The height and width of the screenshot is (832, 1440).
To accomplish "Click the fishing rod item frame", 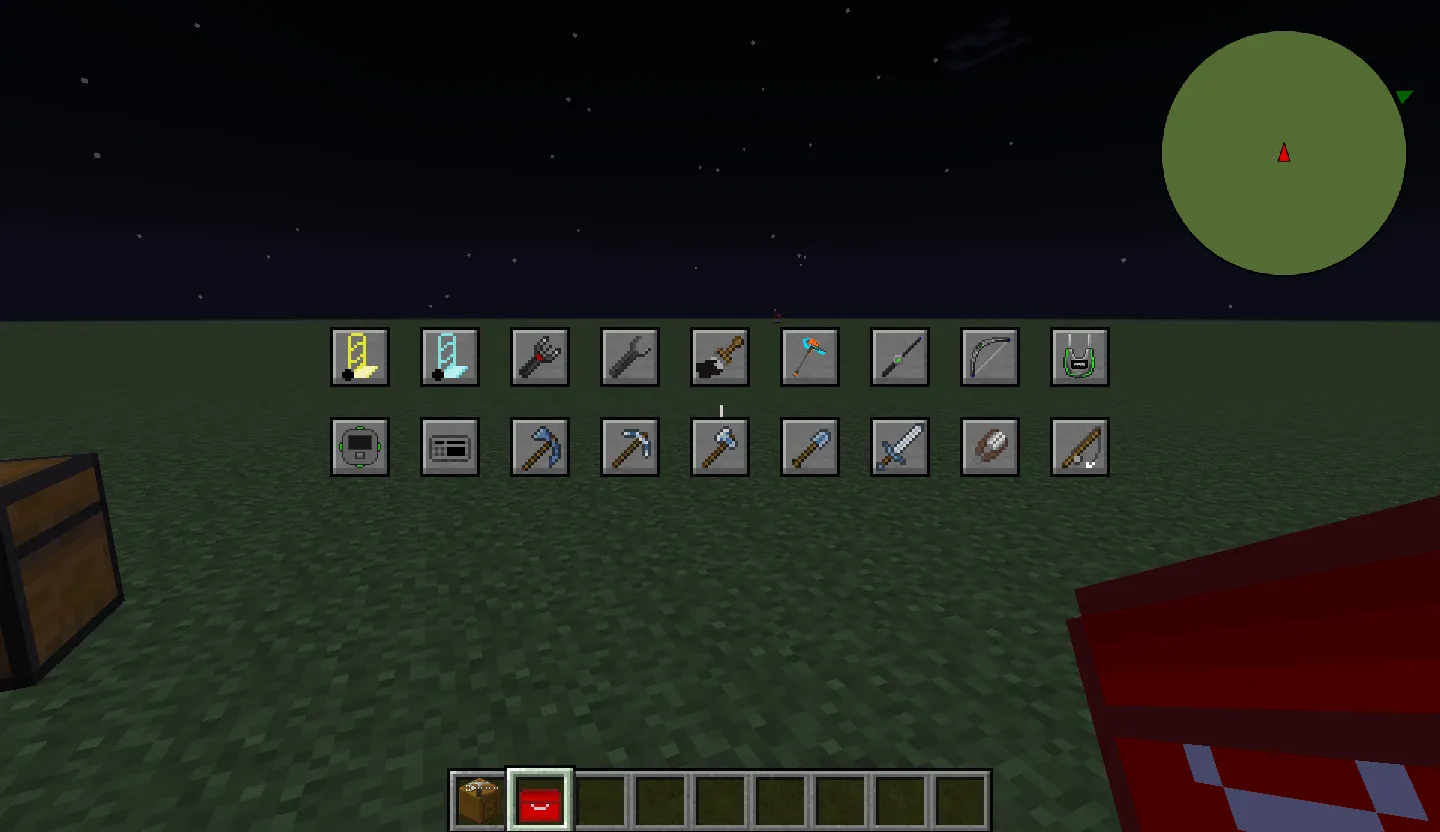I will point(1079,447).
